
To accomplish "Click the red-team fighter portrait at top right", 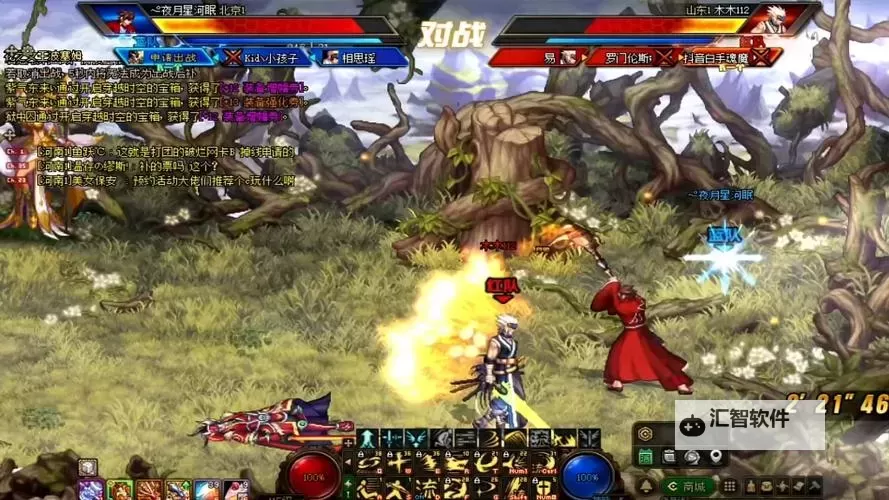I will coord(768,19).
